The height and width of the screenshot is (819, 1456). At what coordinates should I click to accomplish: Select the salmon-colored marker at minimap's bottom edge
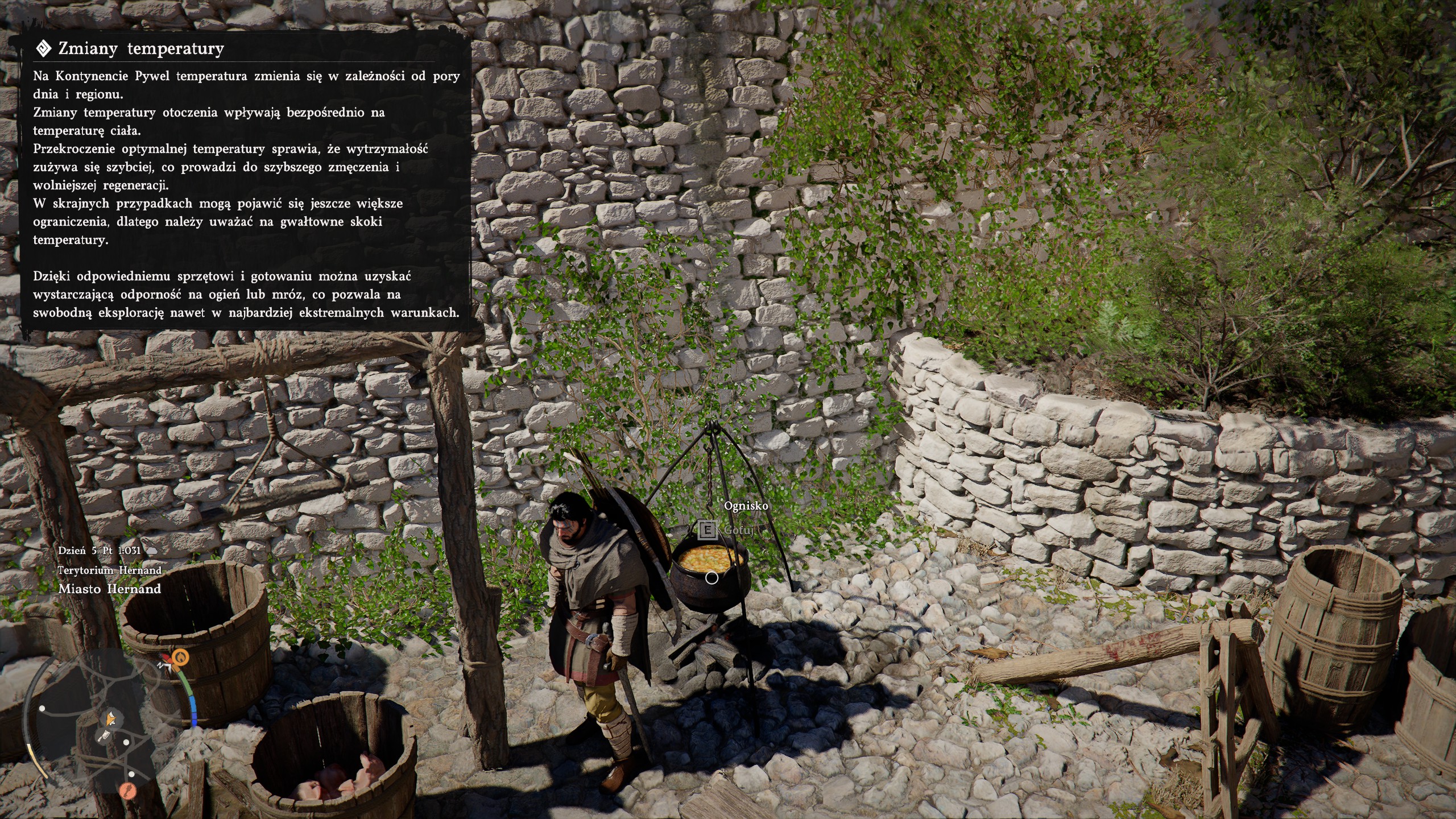[x=128, y=791]
